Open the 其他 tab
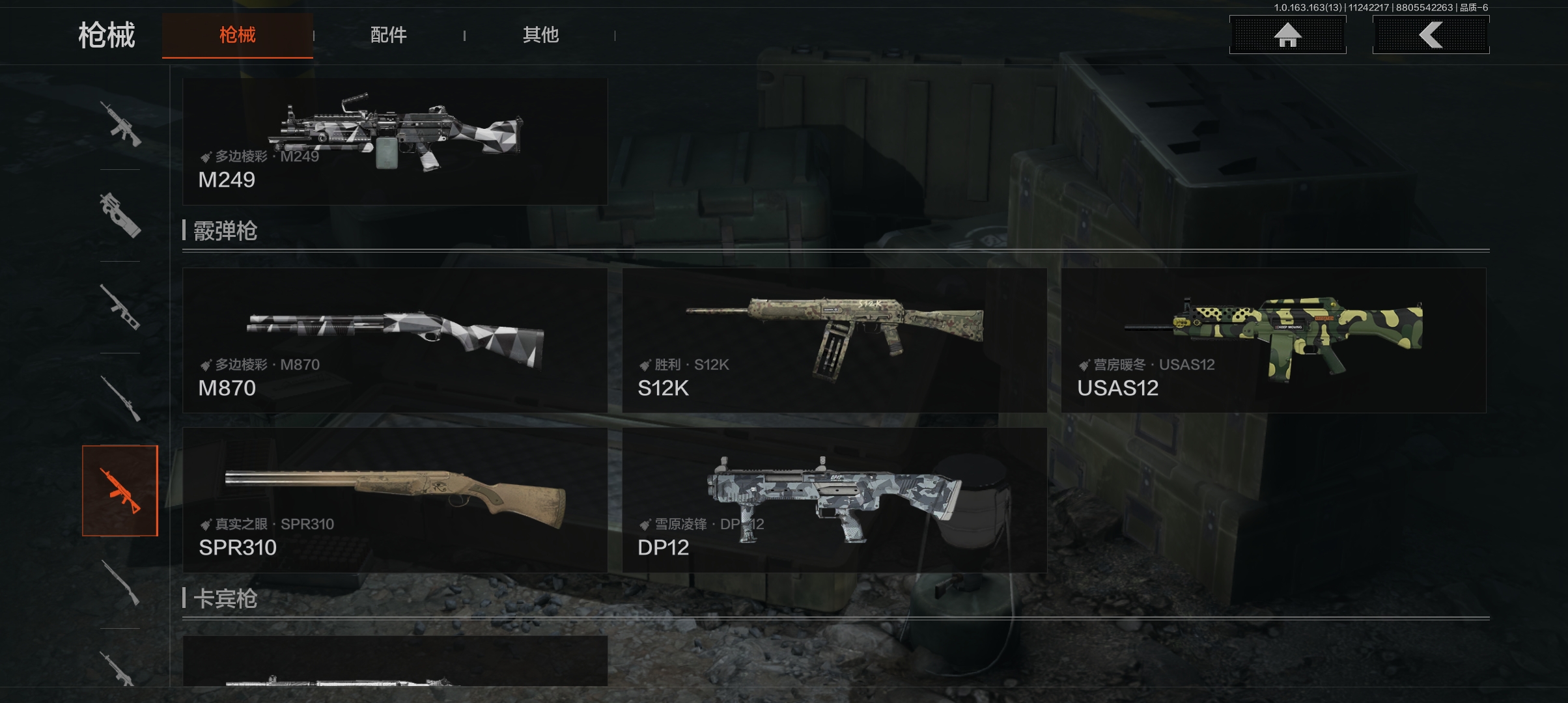1568x703 pixels. click(540, 35)
